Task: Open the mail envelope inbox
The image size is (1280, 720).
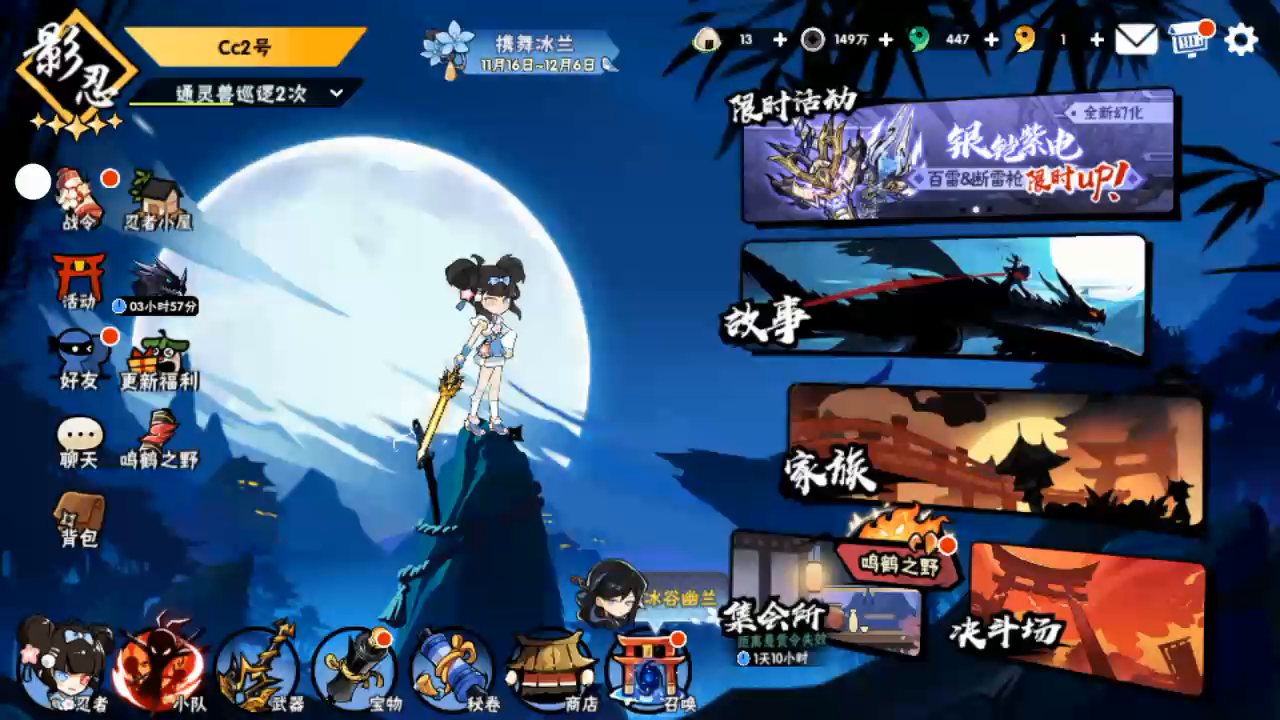Action: [x=1136, y=40]
